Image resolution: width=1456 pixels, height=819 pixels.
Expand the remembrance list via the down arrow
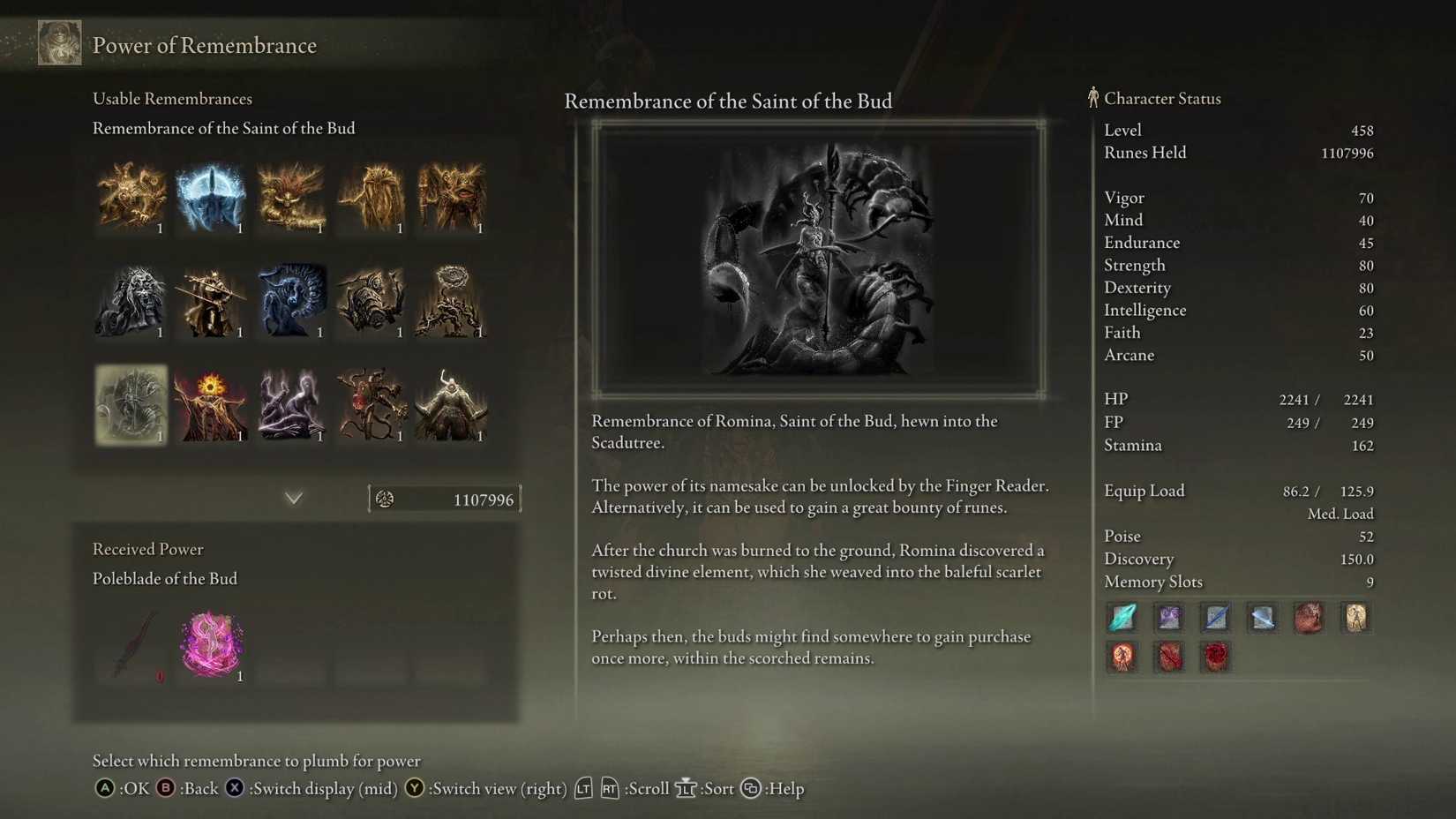click(x=294, y=498)
